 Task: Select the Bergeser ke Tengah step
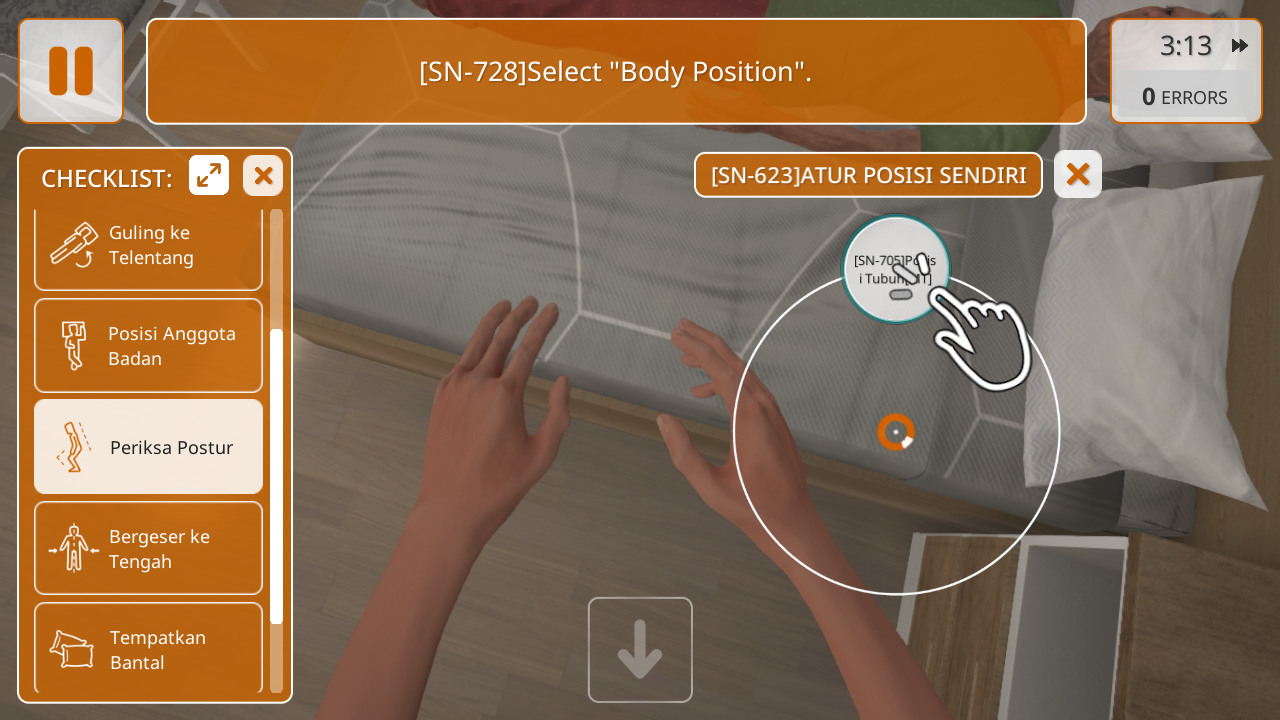coord(148,549)
